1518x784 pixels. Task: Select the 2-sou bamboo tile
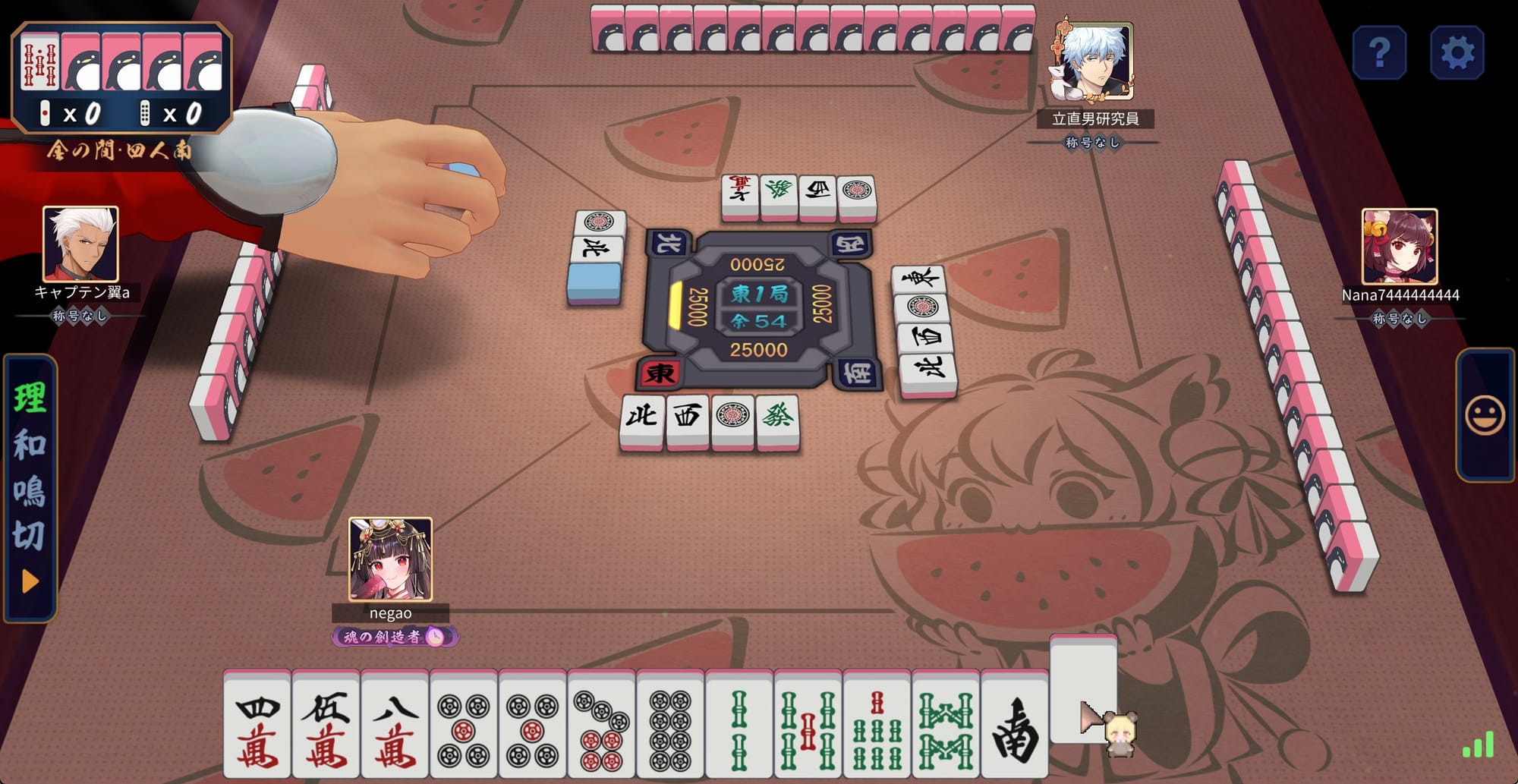739,726
